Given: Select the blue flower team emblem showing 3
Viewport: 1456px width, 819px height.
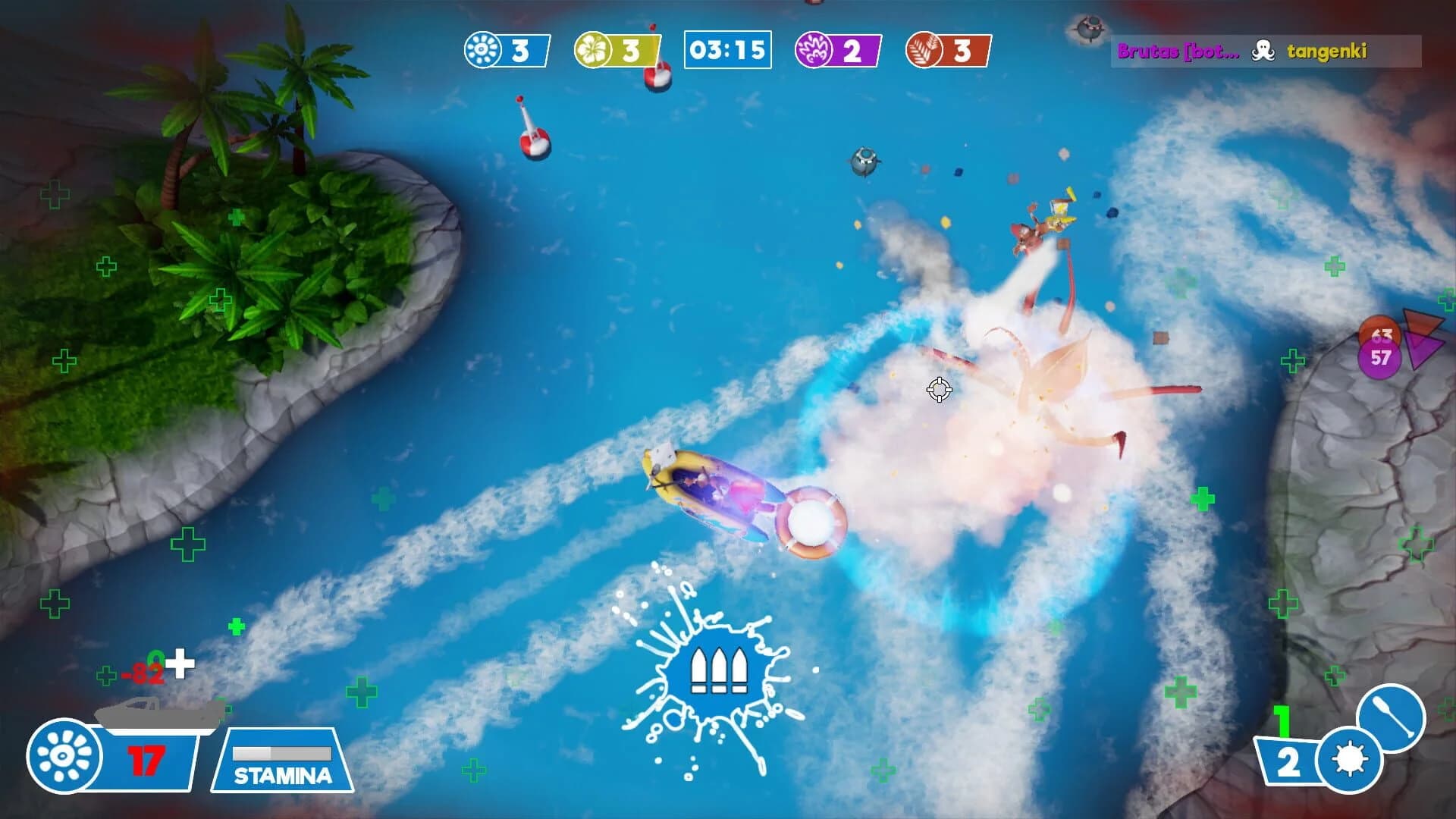Looking at the screenshot, I should [482, 50].
